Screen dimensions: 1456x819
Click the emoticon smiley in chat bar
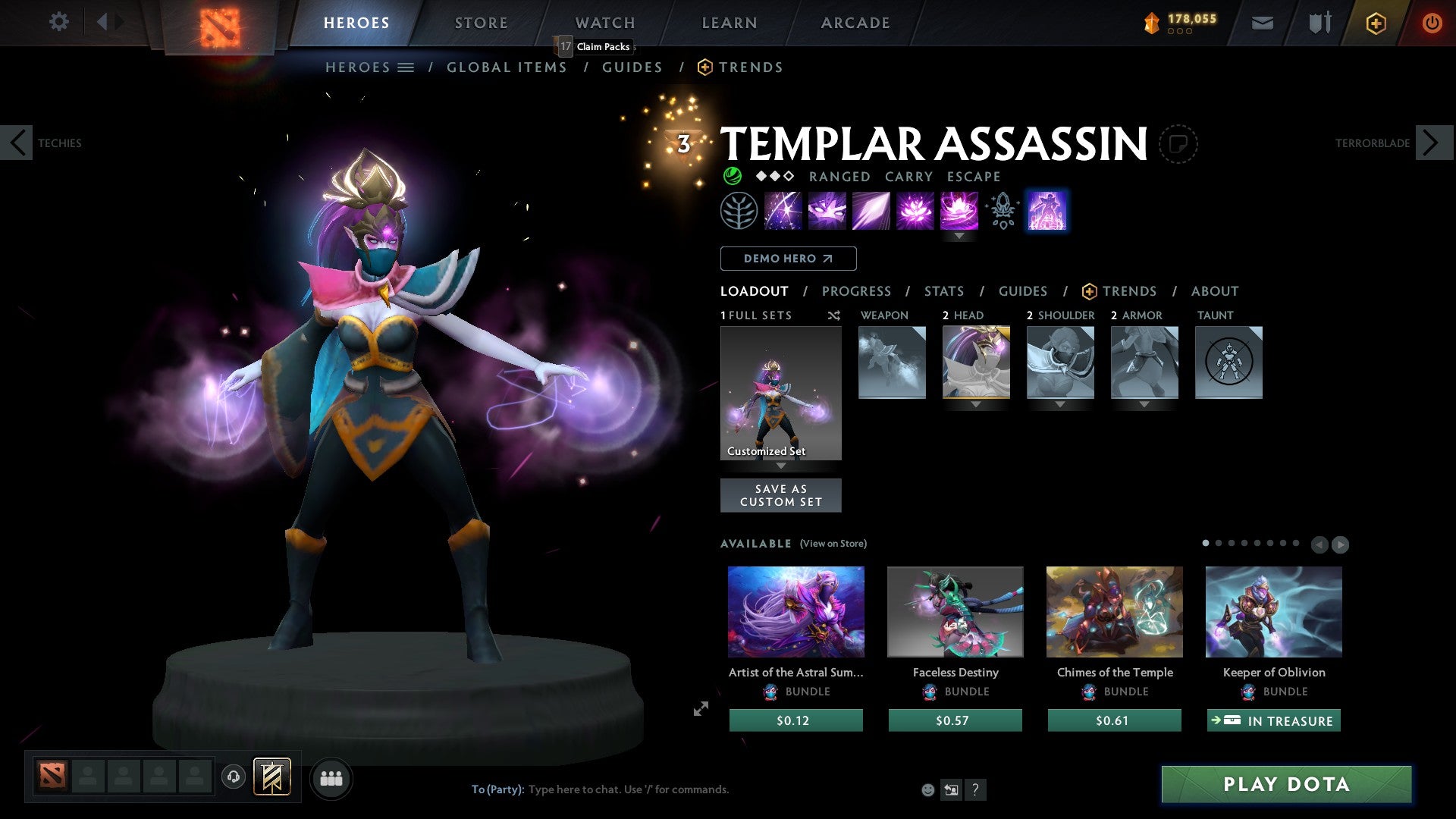tap(927, 789)
